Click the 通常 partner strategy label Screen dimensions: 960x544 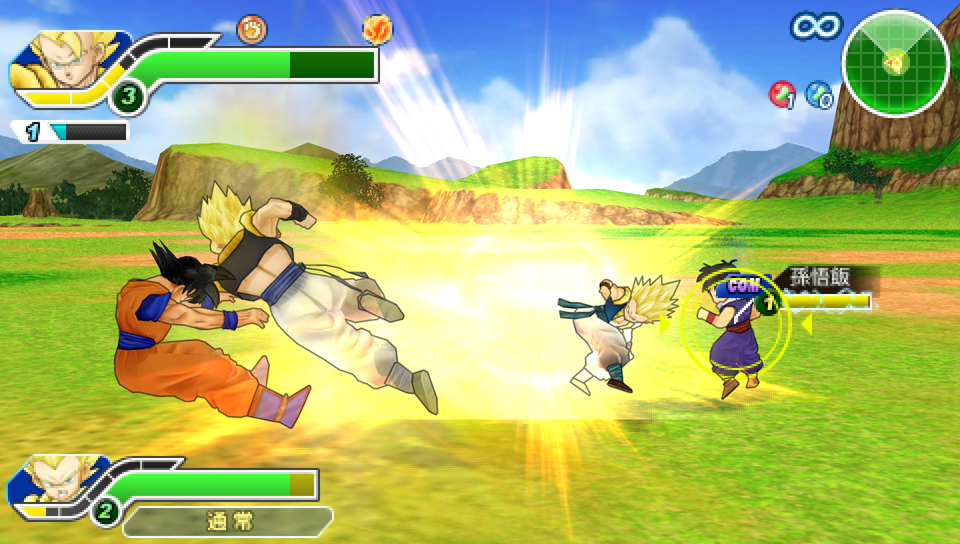coord(228,521)
